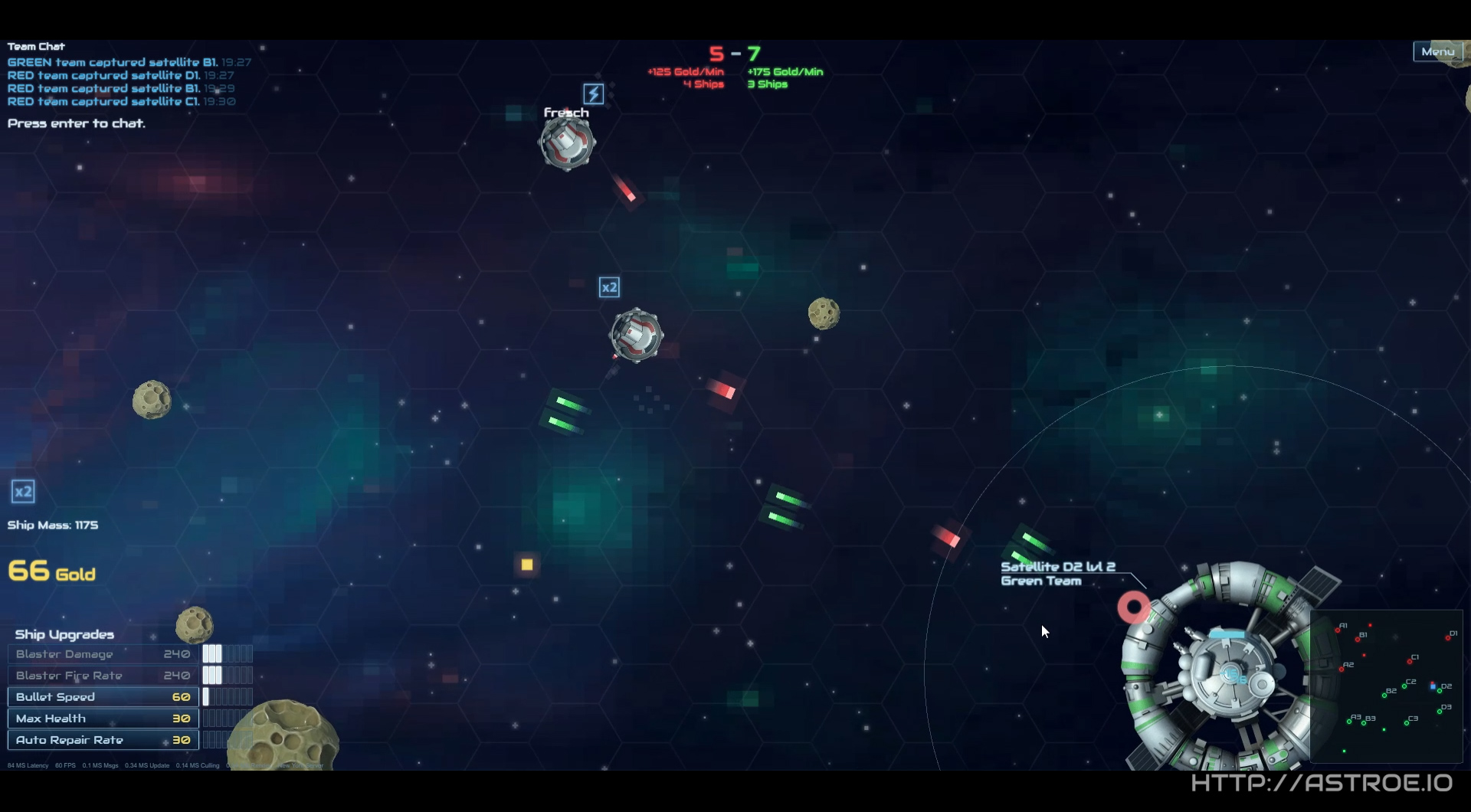Click the Blaster Damage upgrade progress bar
Viewport: 1471px width, 812px height.
pyautogui.click(x=228, y=653)
